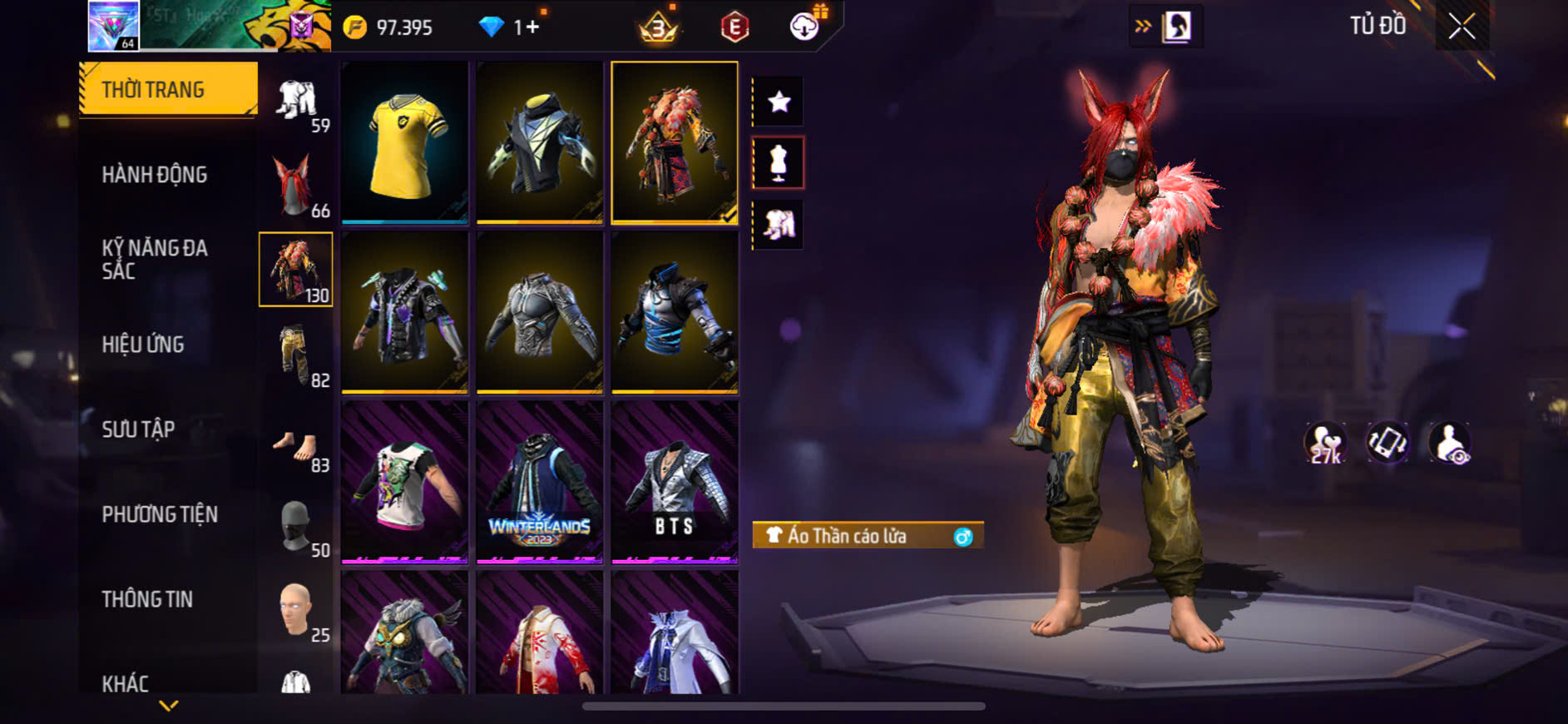This screenshot has width=1568, height=724.
Task: Select the yellow jersey shirt
Action: tap(405, 142)
